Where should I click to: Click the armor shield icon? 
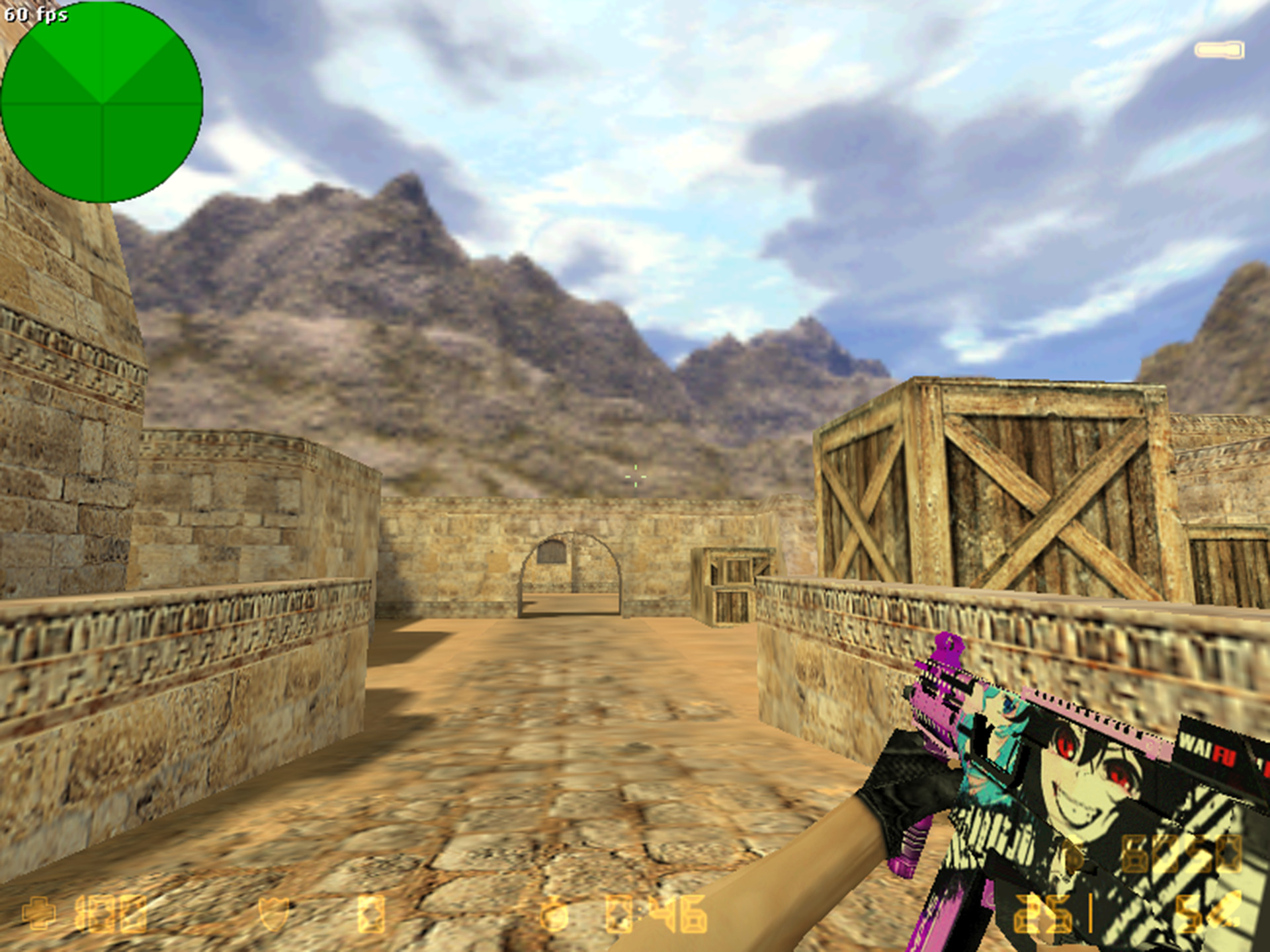pyautogui.click(x=273, y=914)
